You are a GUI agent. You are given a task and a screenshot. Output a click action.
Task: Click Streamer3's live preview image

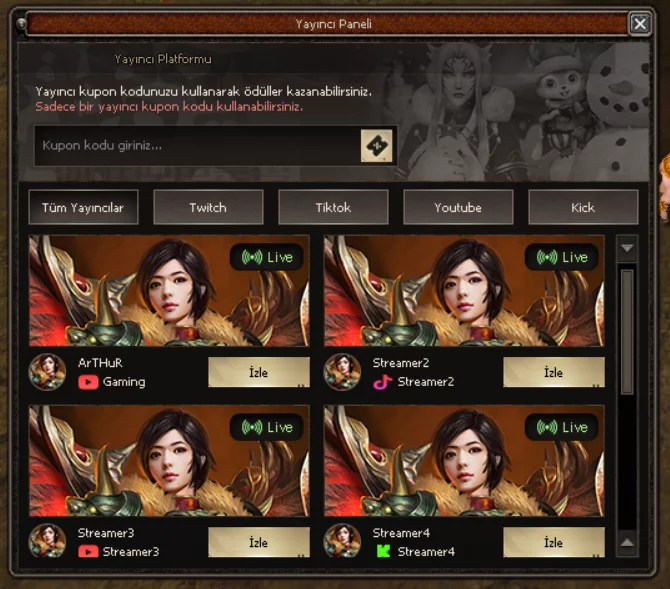(169, 461)
